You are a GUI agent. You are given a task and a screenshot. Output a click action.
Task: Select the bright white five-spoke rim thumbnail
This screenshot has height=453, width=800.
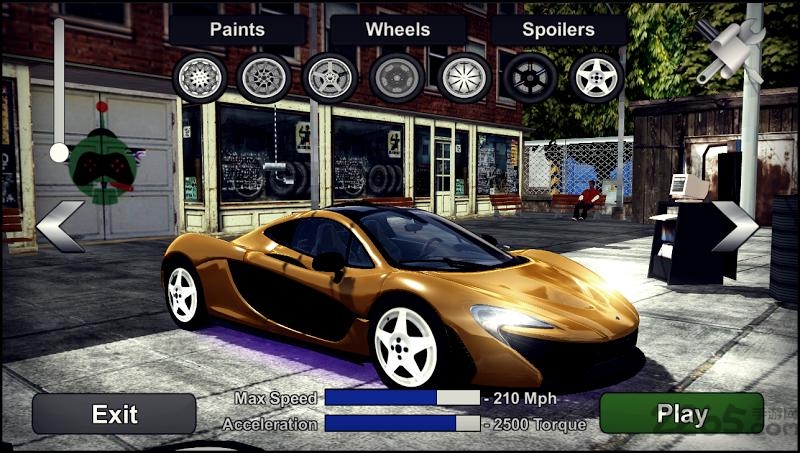click(596, 77)
